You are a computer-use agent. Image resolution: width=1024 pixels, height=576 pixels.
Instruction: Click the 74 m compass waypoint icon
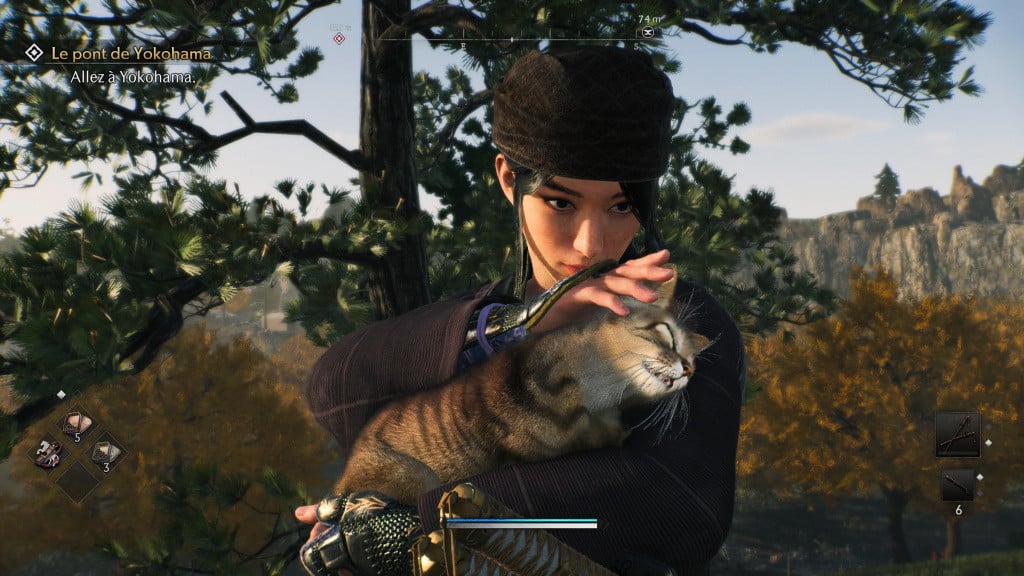[x=649, y=32]
